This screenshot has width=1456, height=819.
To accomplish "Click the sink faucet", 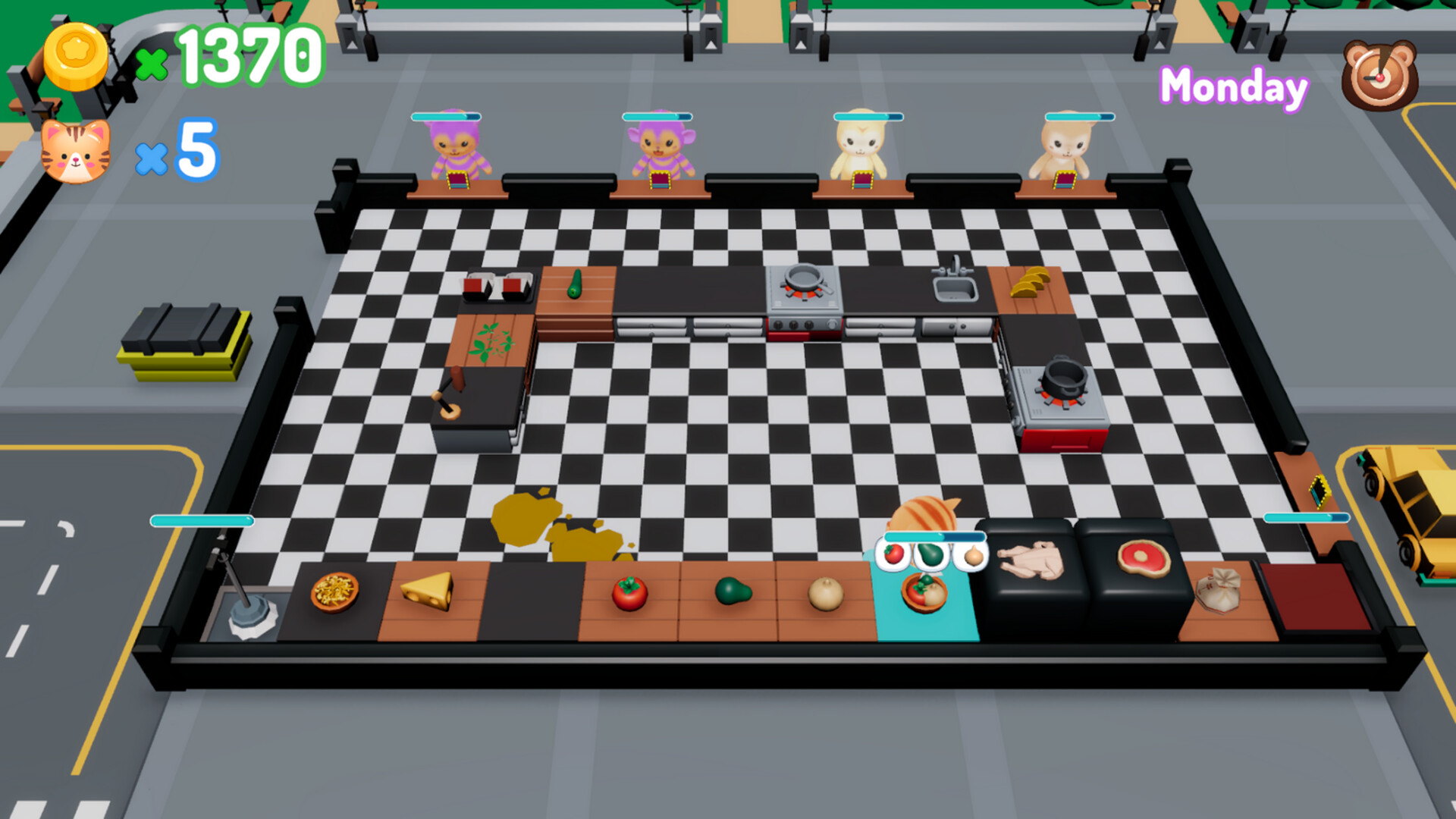I will coord(954,265).
